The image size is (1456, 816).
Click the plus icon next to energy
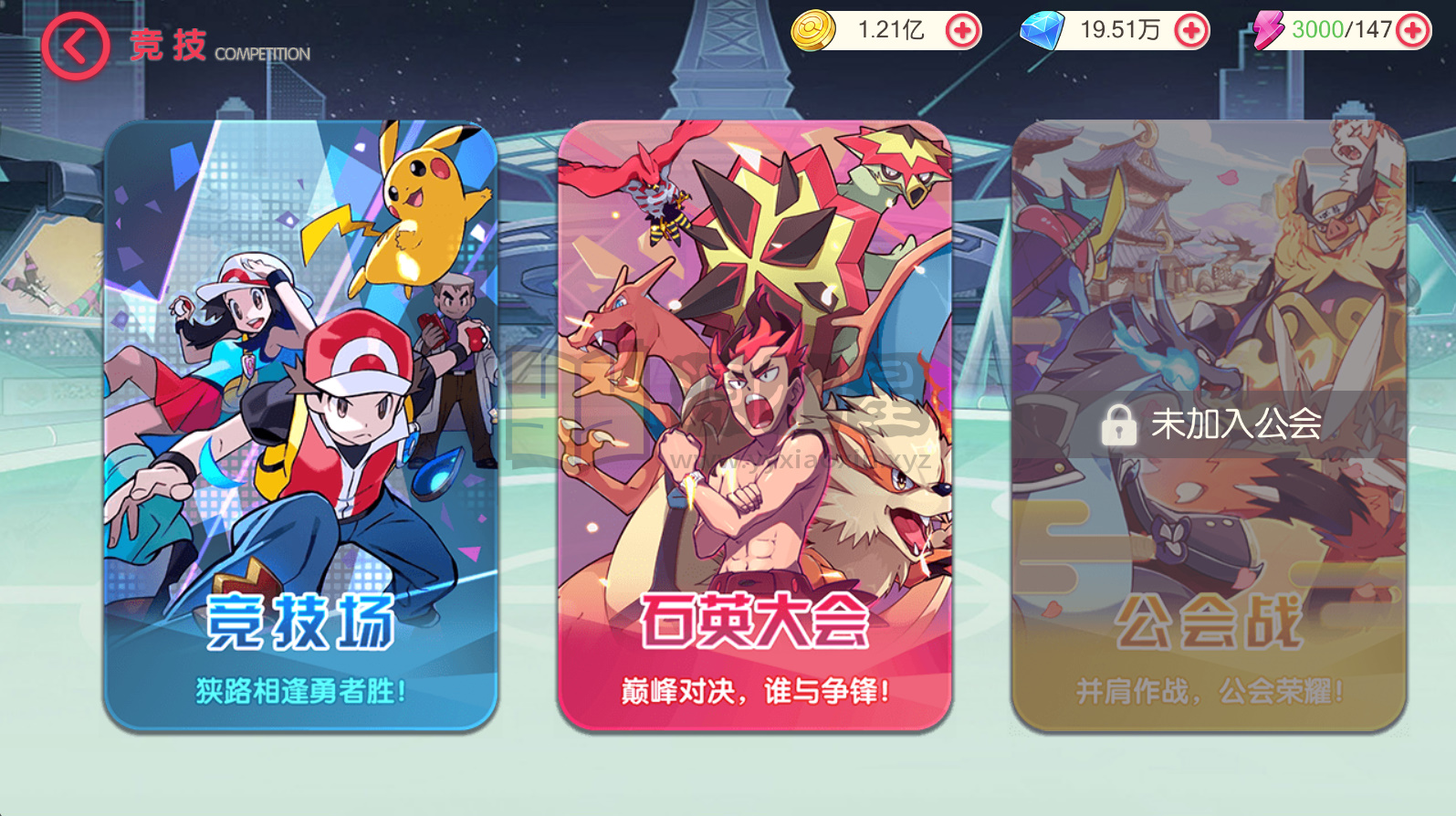pyautogui.click(x=1416, y=30)
